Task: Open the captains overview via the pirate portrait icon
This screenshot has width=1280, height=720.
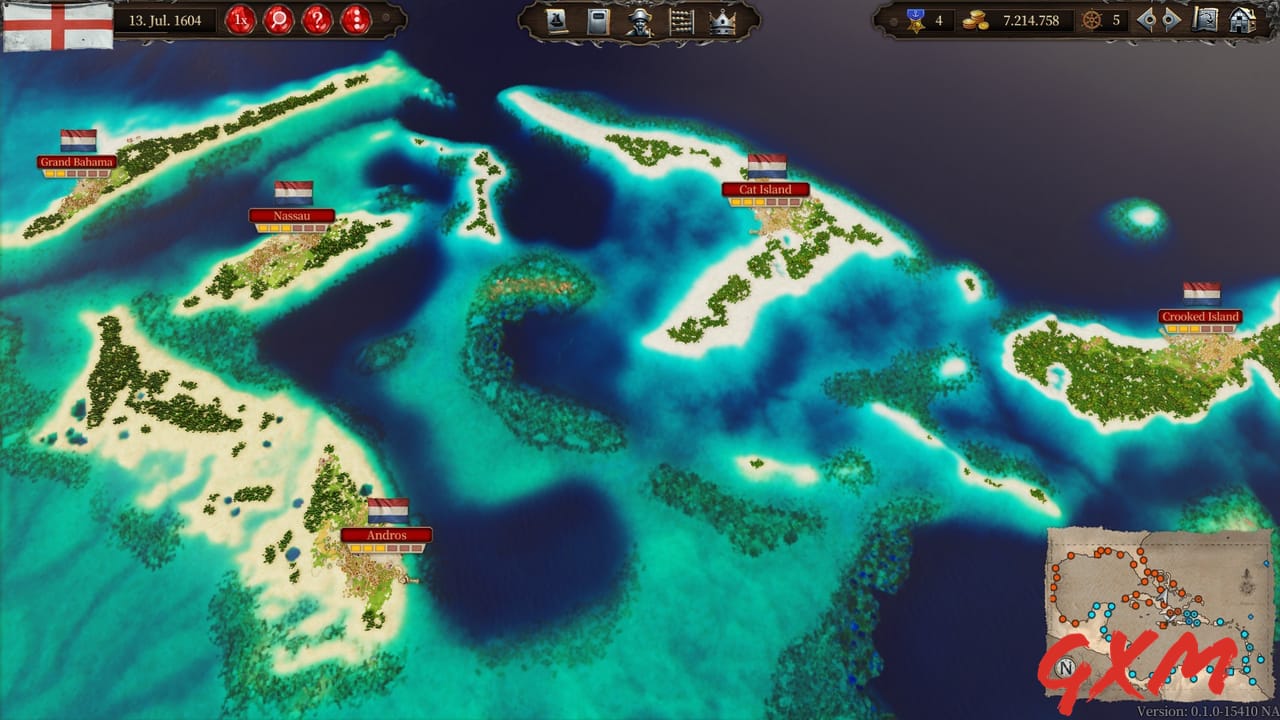Action: point(639,22)
